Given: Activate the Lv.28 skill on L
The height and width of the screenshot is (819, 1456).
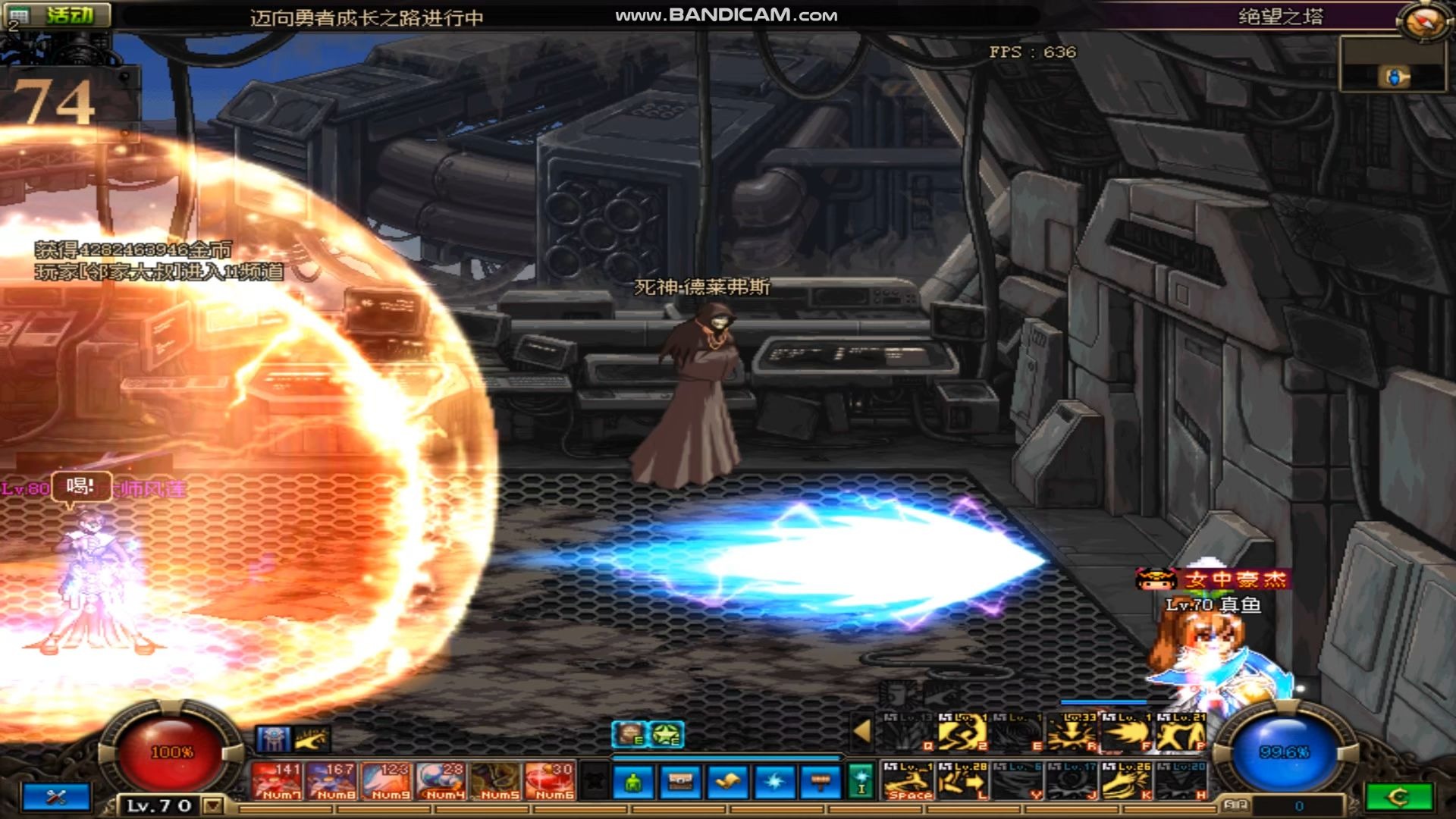Looking at the screenshot, I should [x=963, y=781].
